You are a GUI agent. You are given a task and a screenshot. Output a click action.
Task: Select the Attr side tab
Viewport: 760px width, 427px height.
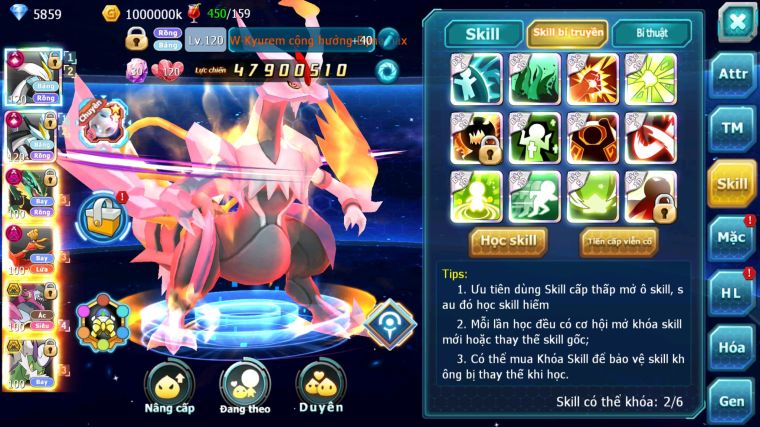pos(732,73)
